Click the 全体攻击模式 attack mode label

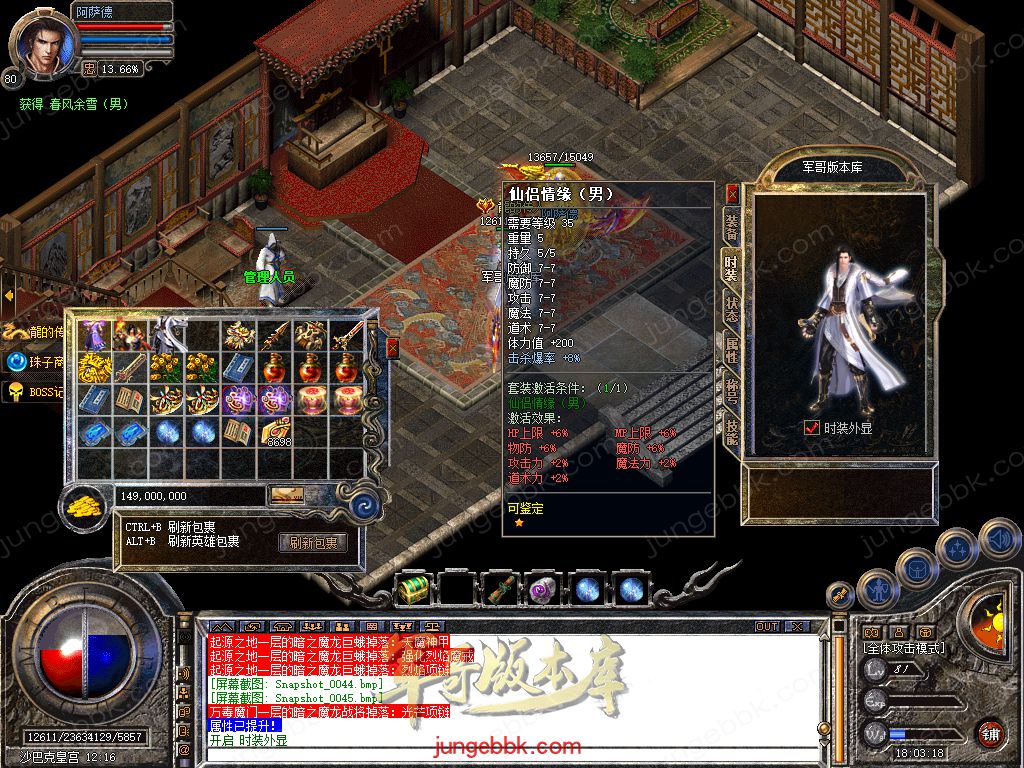pyautogui.click(x=903, y=648)
